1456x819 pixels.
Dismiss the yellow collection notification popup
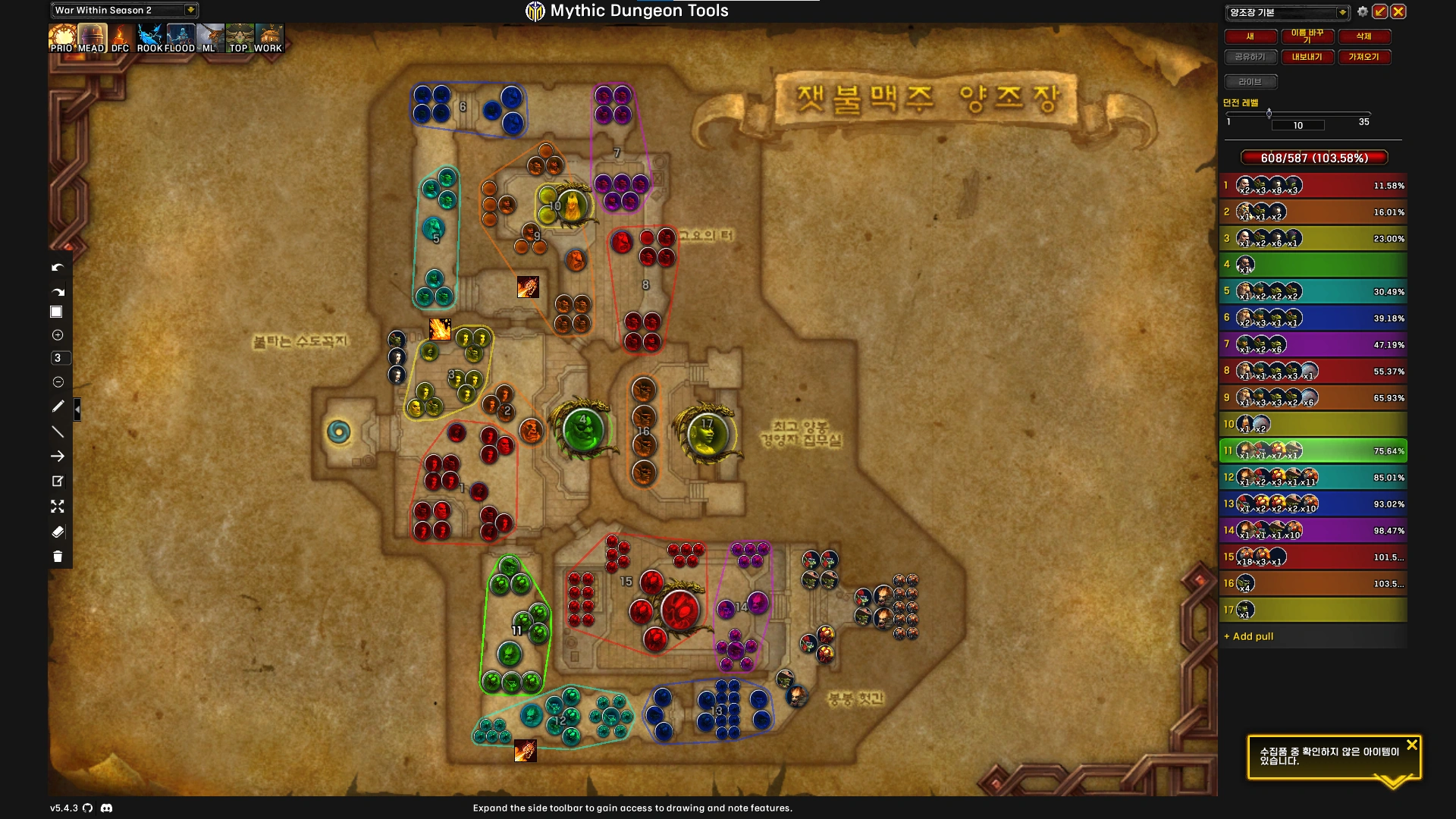point(1411,745)
